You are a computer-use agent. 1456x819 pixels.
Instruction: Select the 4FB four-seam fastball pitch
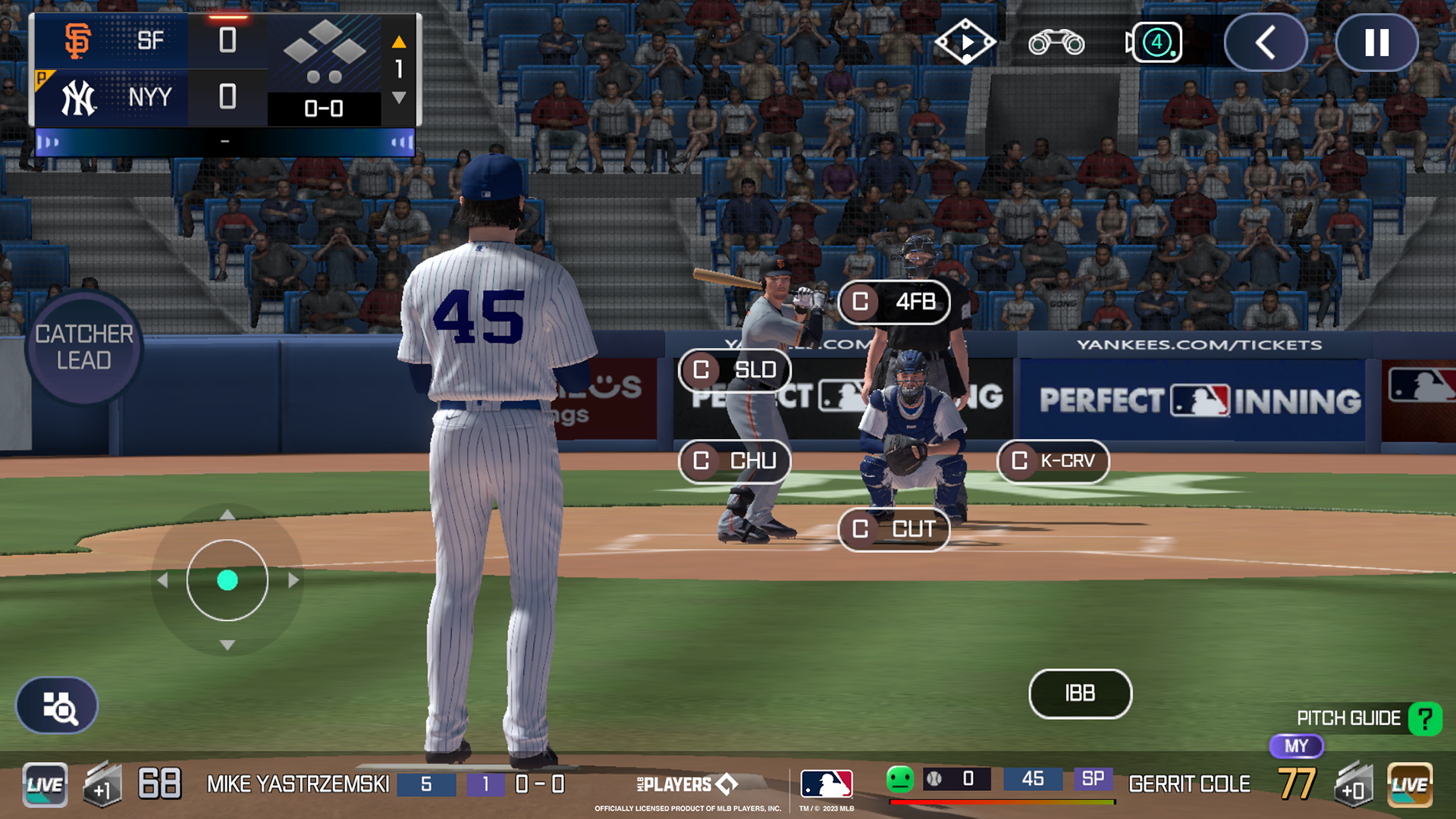(x=894, y=302)
